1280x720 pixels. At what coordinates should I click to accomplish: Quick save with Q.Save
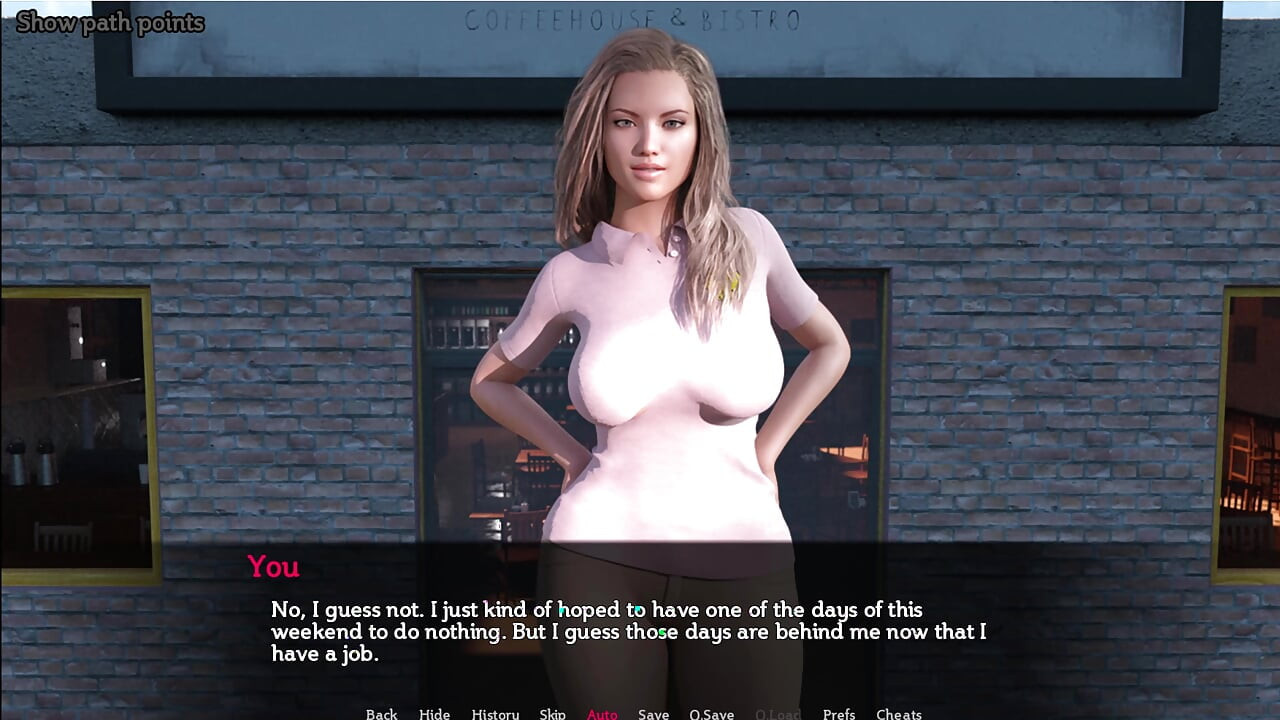coord(711,713)
